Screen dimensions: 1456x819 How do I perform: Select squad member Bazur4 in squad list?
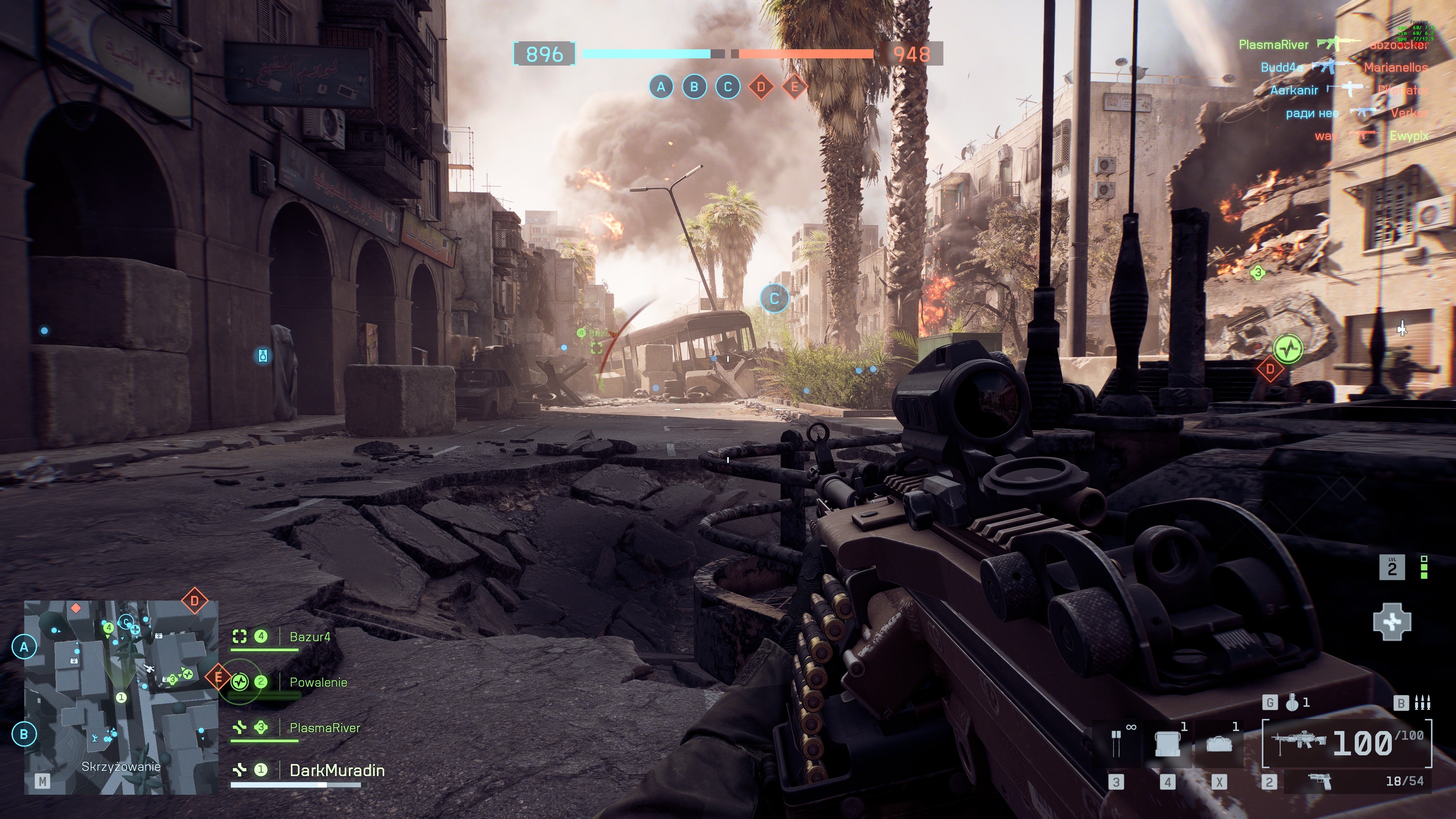click(309, 637)
